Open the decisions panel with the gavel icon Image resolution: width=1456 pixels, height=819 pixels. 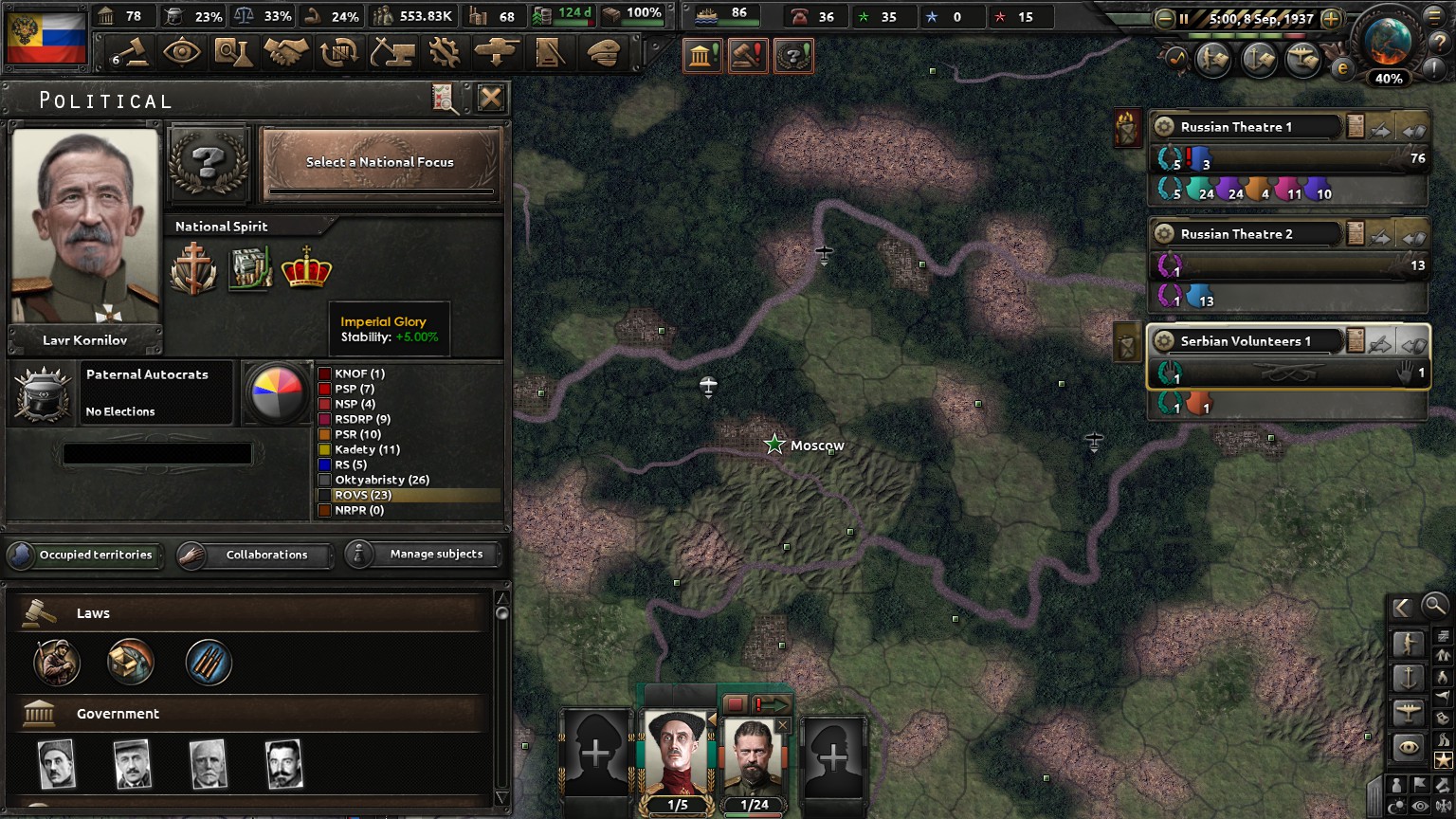pos(131,52)
